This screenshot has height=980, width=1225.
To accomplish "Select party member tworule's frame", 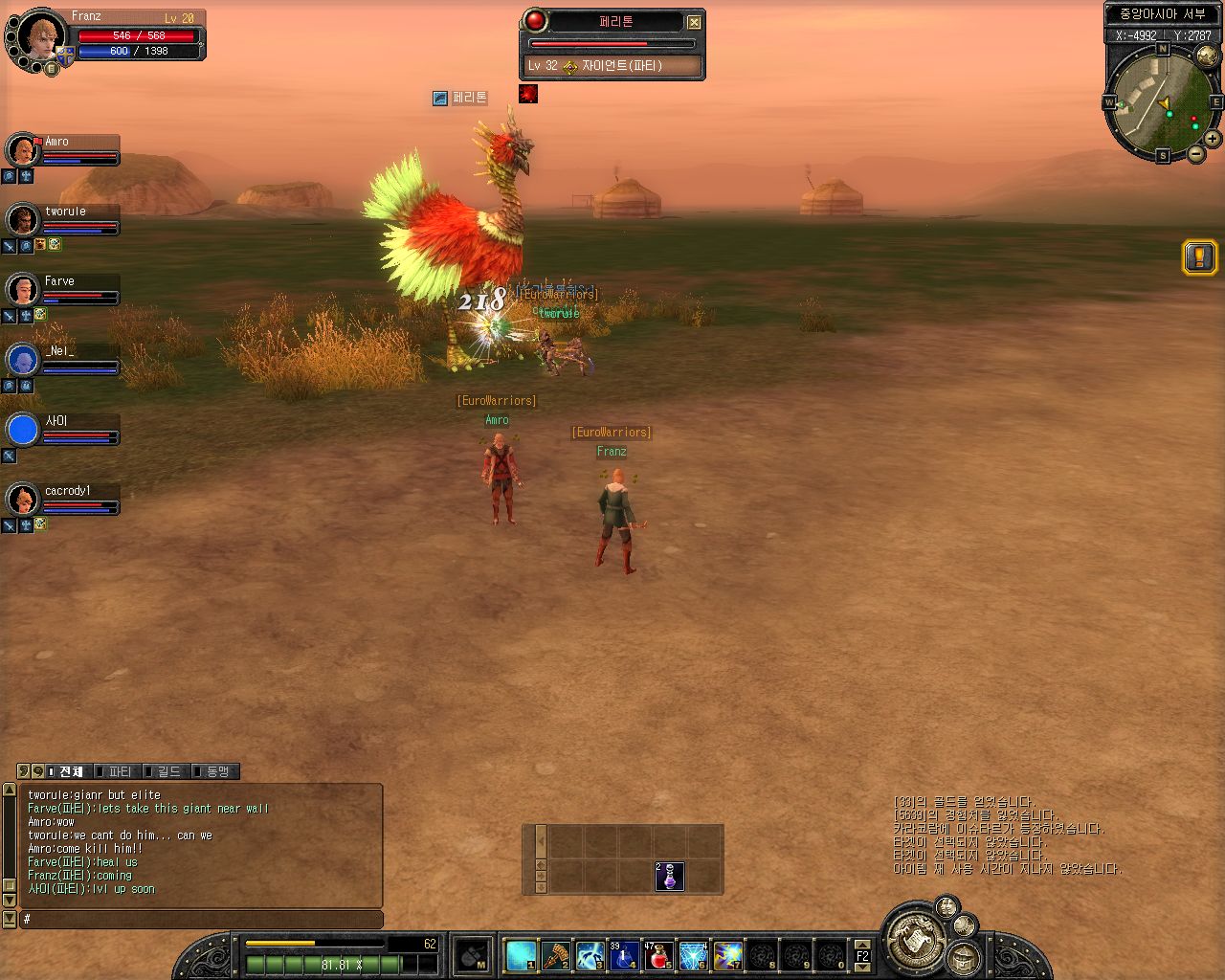I will pyautogui.click(x=63, y=221).
